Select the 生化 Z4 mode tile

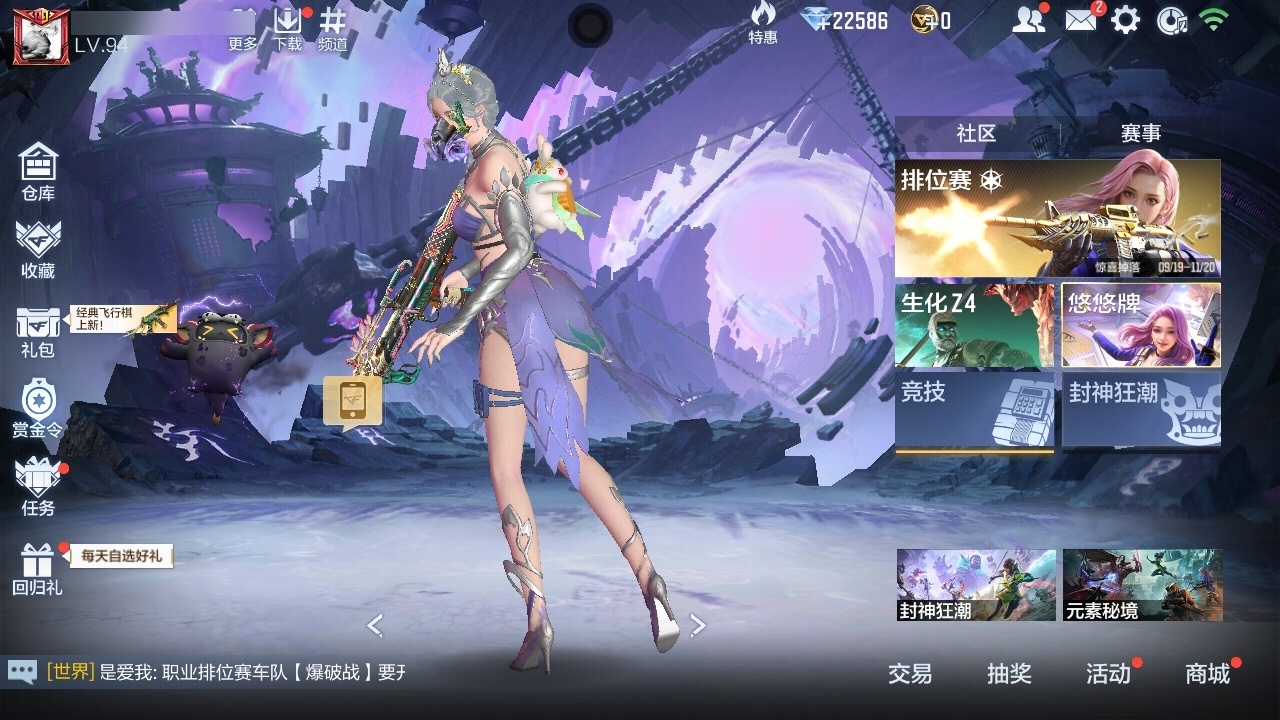tap(974, 325)
